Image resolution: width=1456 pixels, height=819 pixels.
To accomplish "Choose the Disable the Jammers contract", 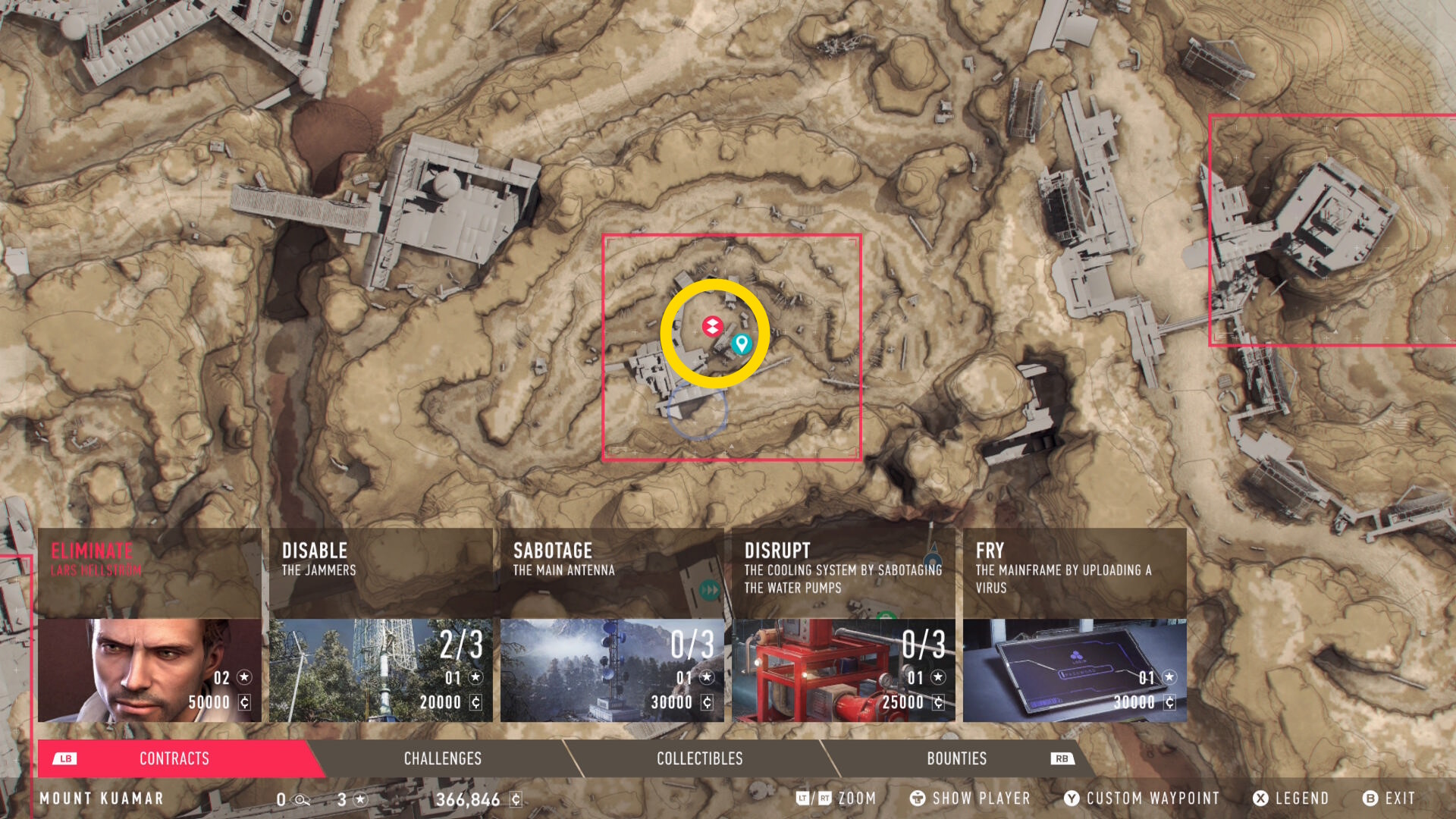I will point(381,625).
